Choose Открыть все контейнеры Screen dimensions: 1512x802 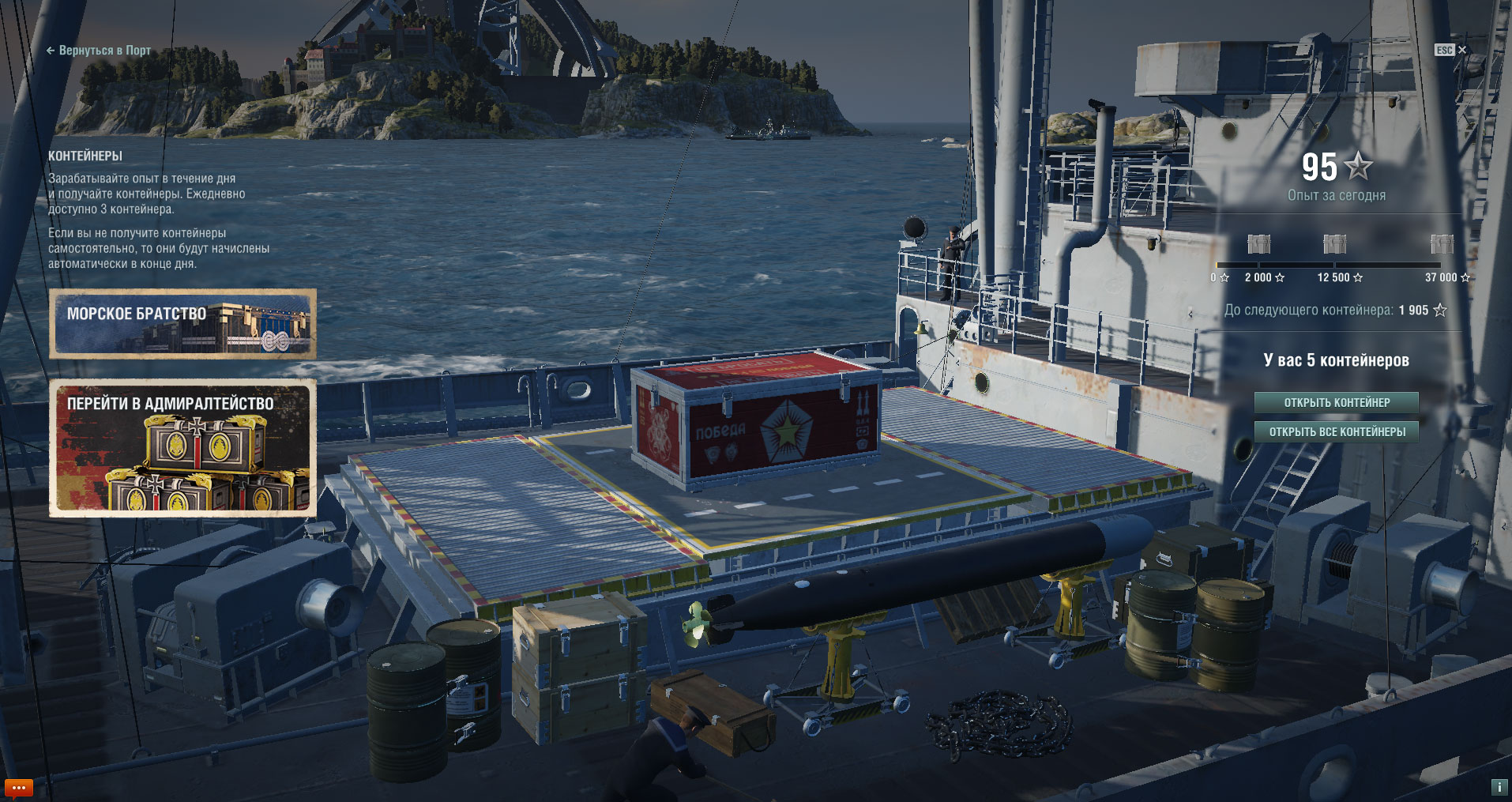tap(1336, 432)
